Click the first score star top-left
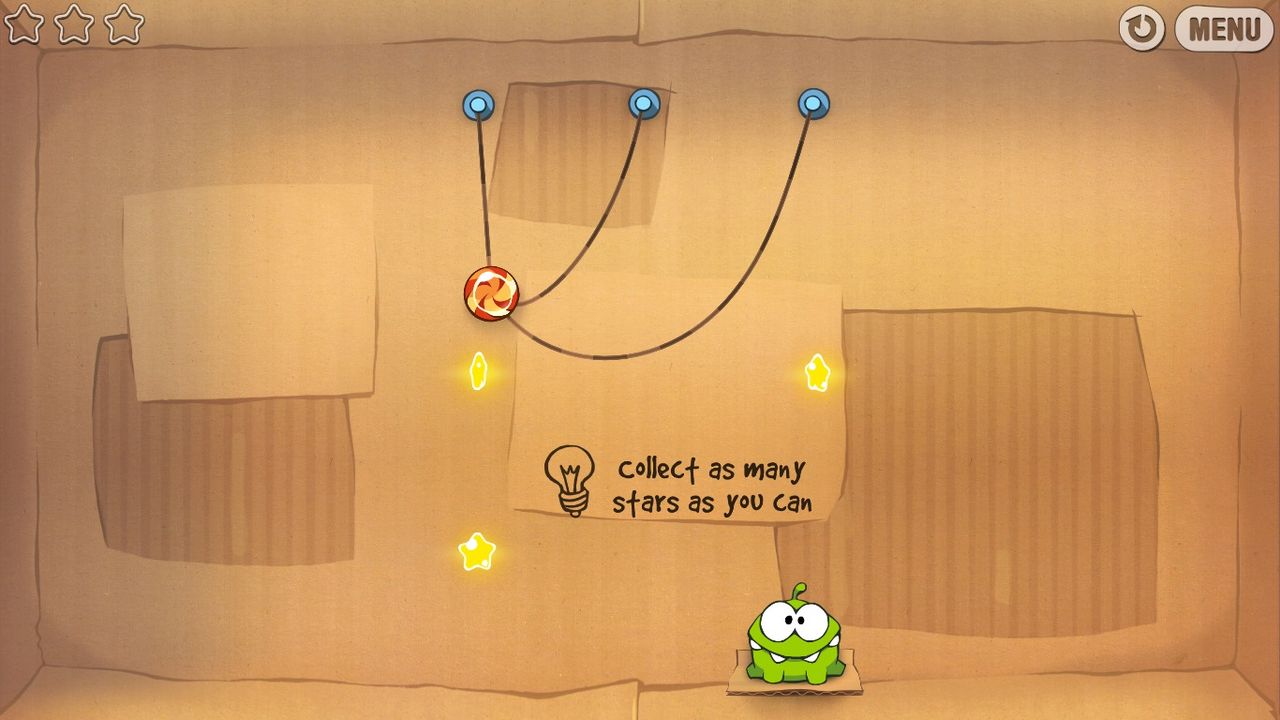Screen dimensions: 1280x720 point(25,24)
